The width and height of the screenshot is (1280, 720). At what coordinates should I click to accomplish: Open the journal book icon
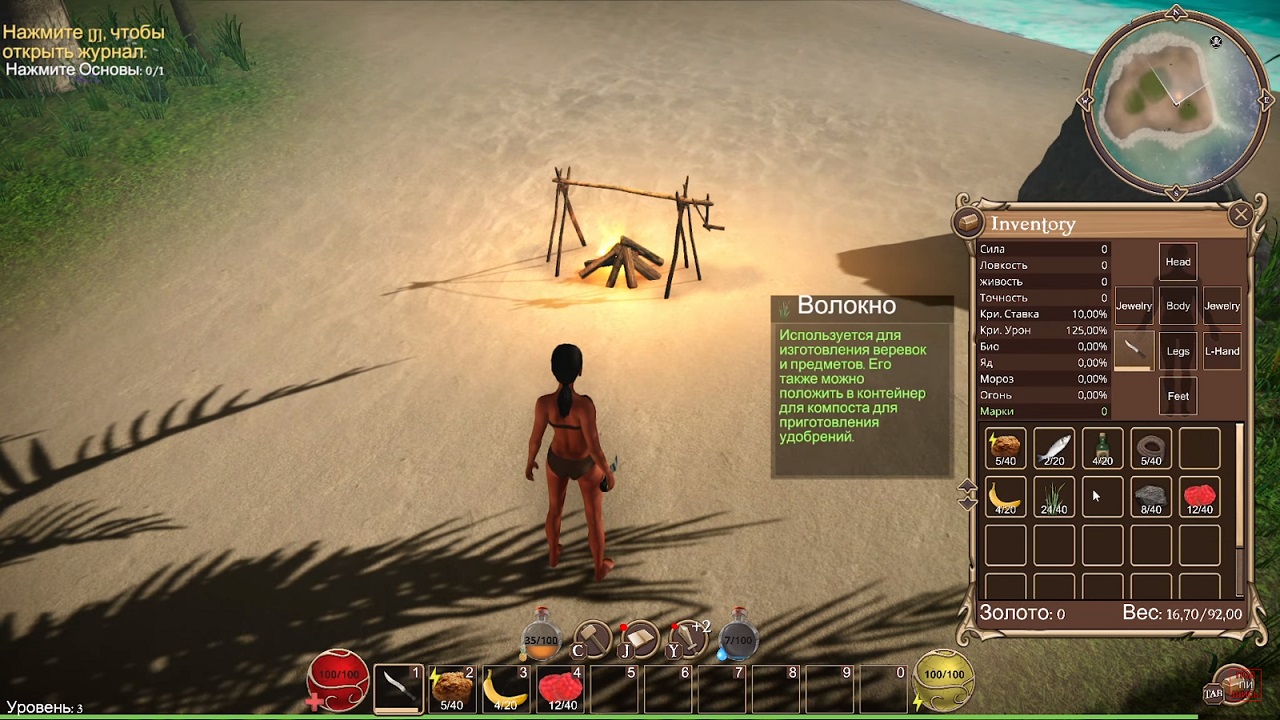640,638
